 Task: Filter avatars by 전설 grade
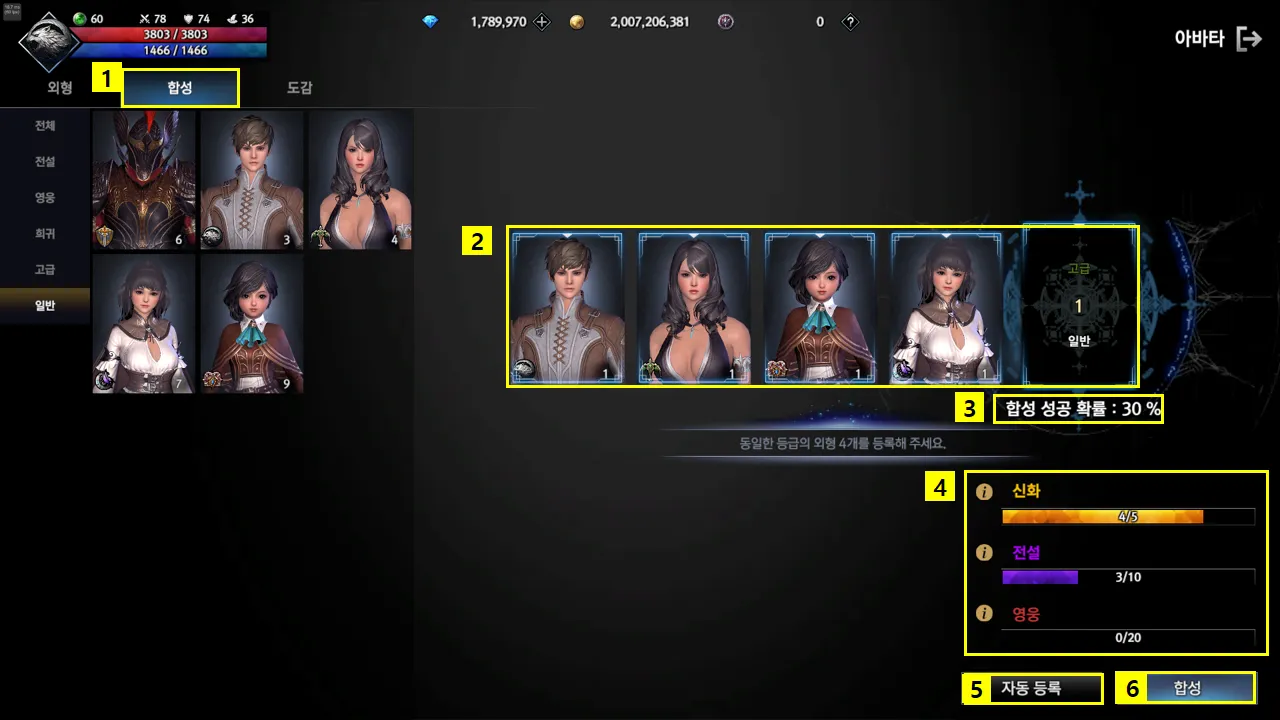pos(45,162)
